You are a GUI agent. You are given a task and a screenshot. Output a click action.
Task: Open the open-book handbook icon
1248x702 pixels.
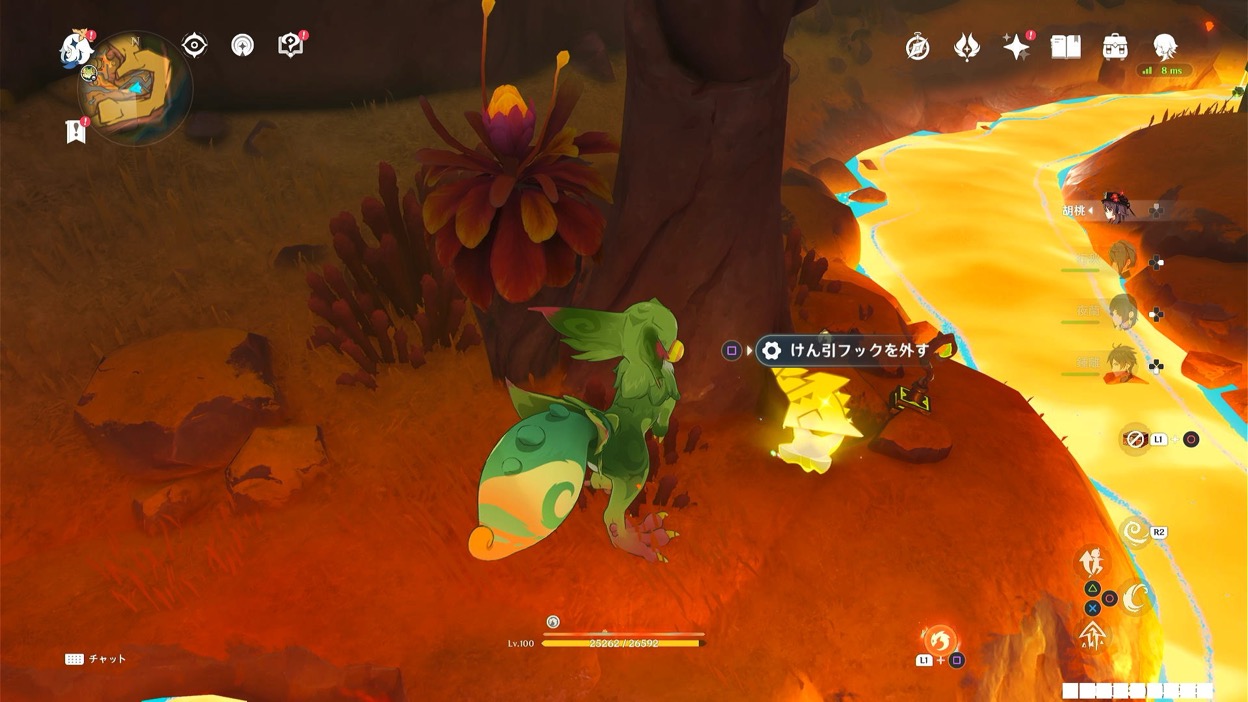1066,47
